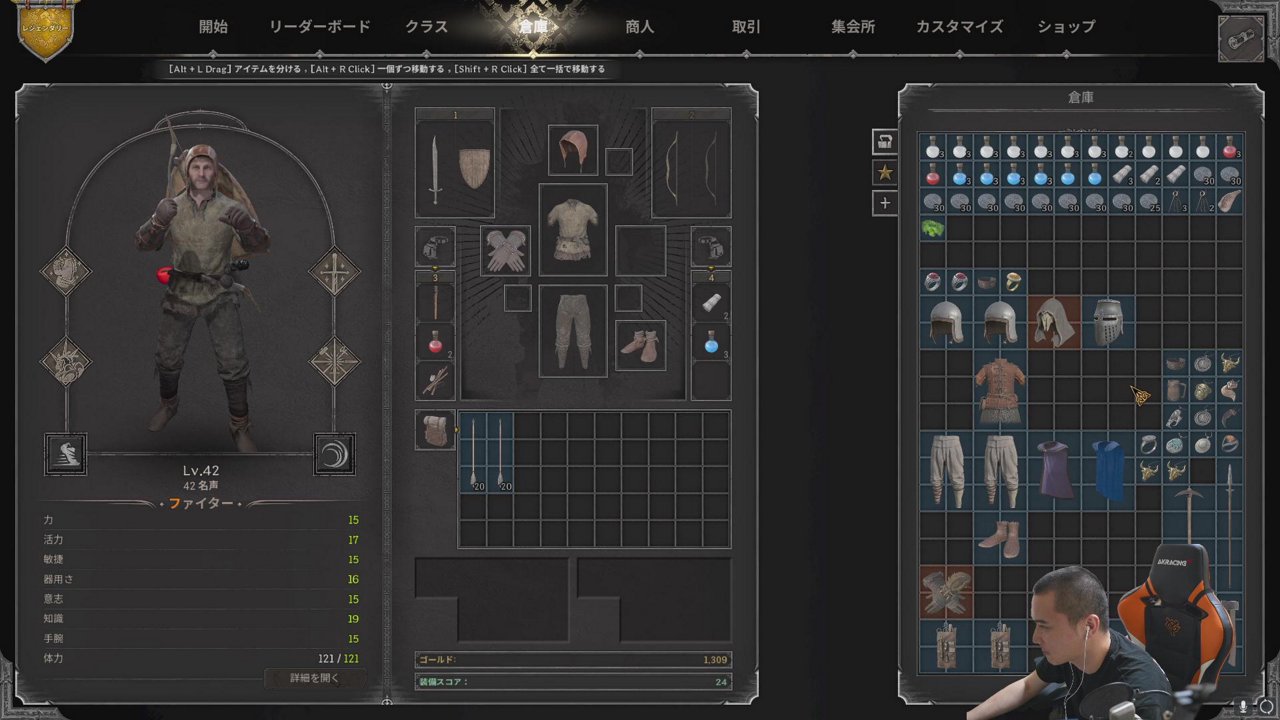Select the 取引 tab
This screenshot has height=720, width=1280.
[746, 27]
